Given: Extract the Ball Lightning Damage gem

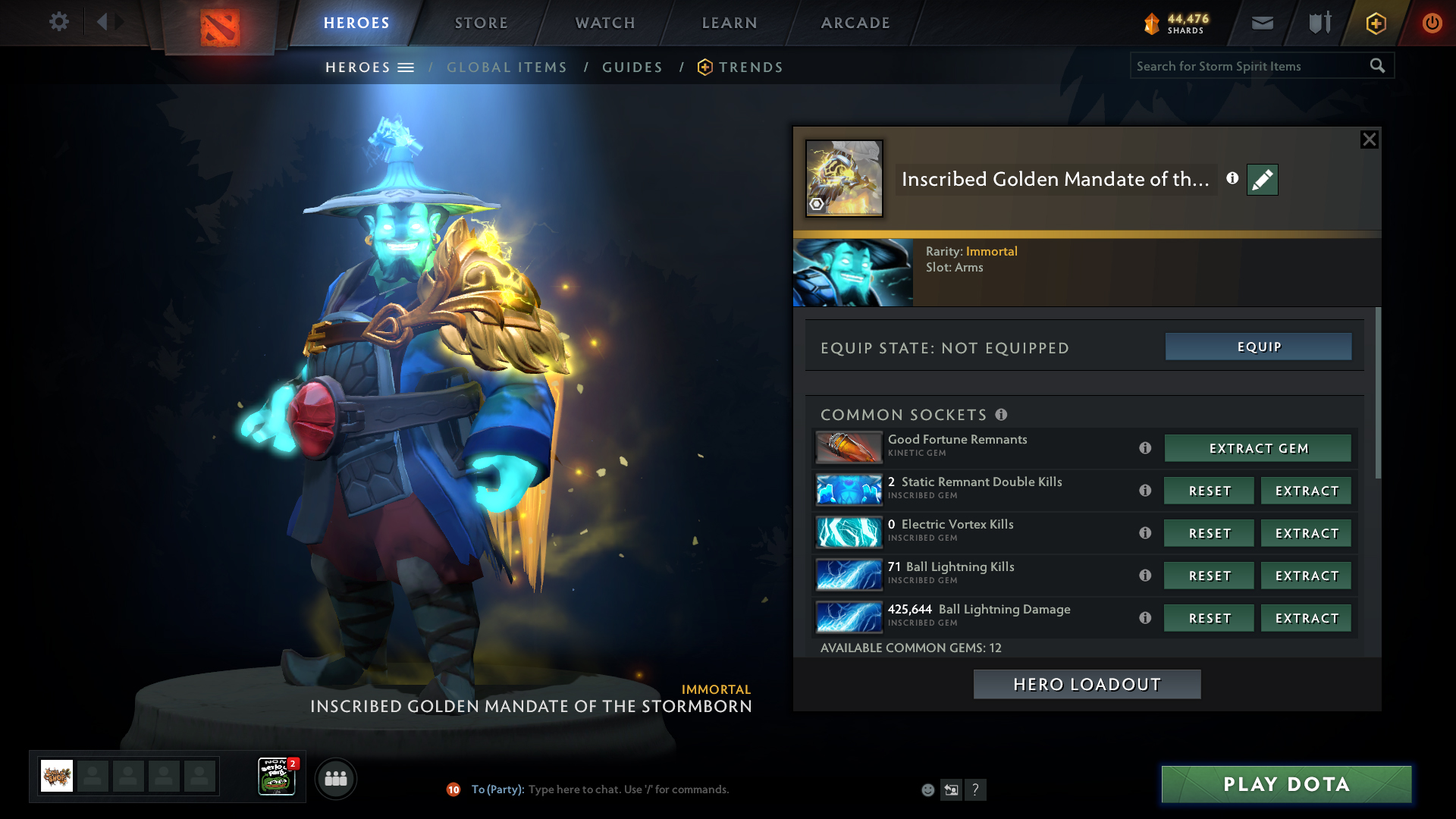Looking at the screenshot, I should pos(1307,618).
